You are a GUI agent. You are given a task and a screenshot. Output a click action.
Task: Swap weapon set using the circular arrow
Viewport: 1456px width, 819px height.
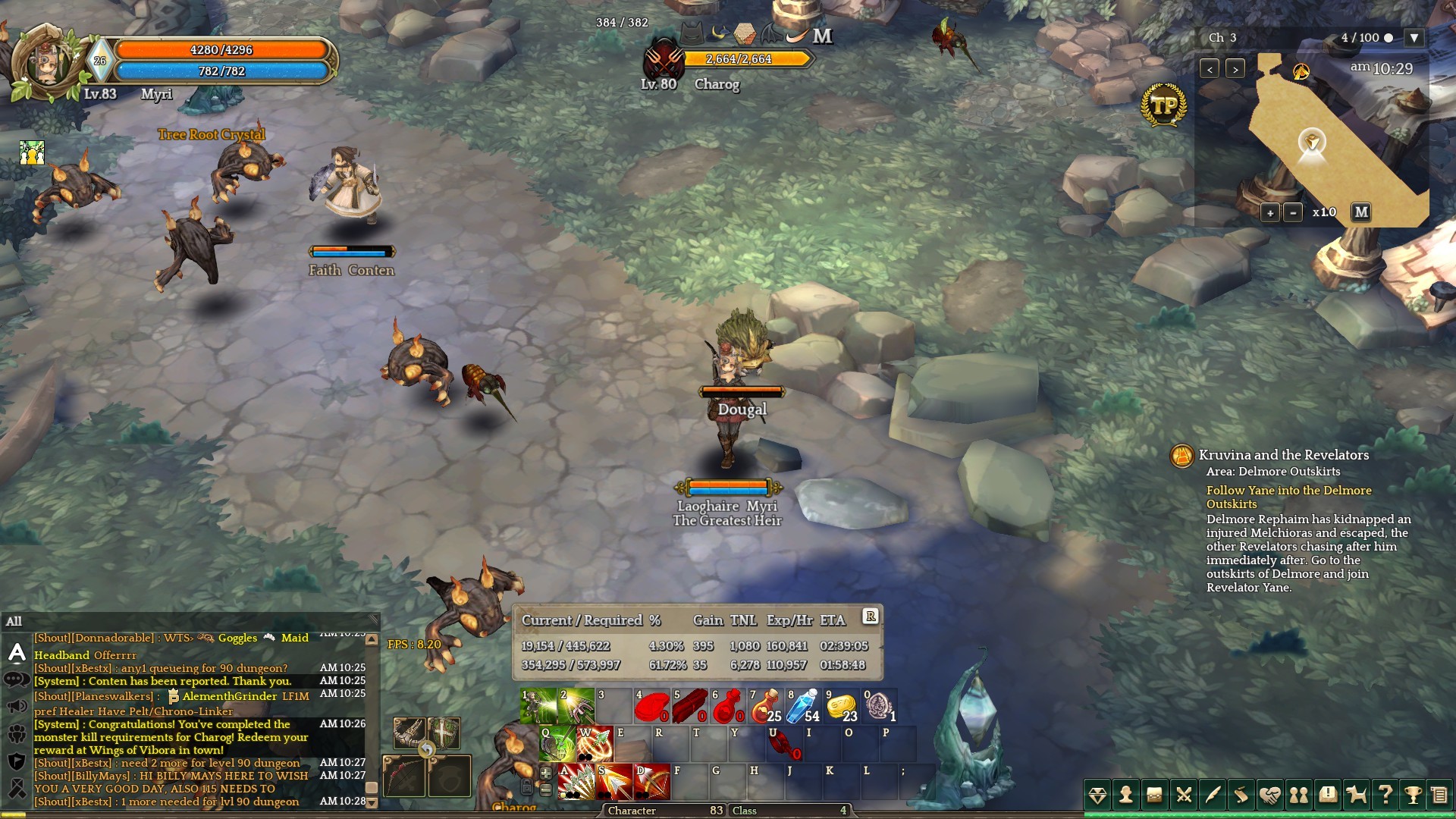427,750
